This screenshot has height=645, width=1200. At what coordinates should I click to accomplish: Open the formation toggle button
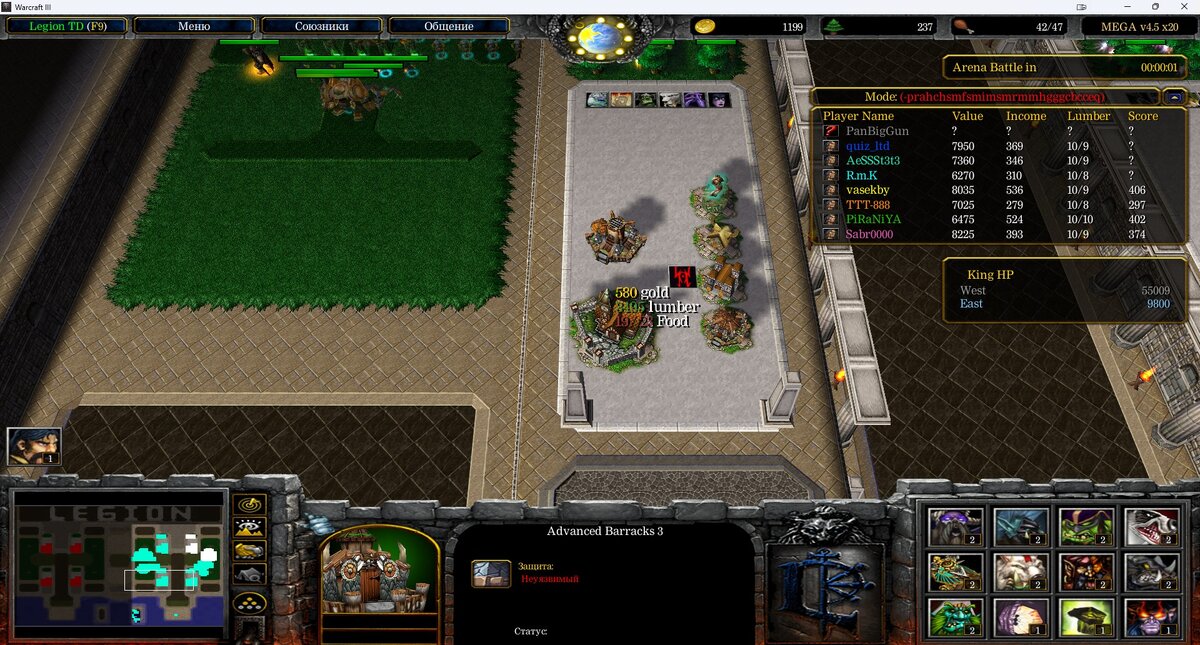249,603
